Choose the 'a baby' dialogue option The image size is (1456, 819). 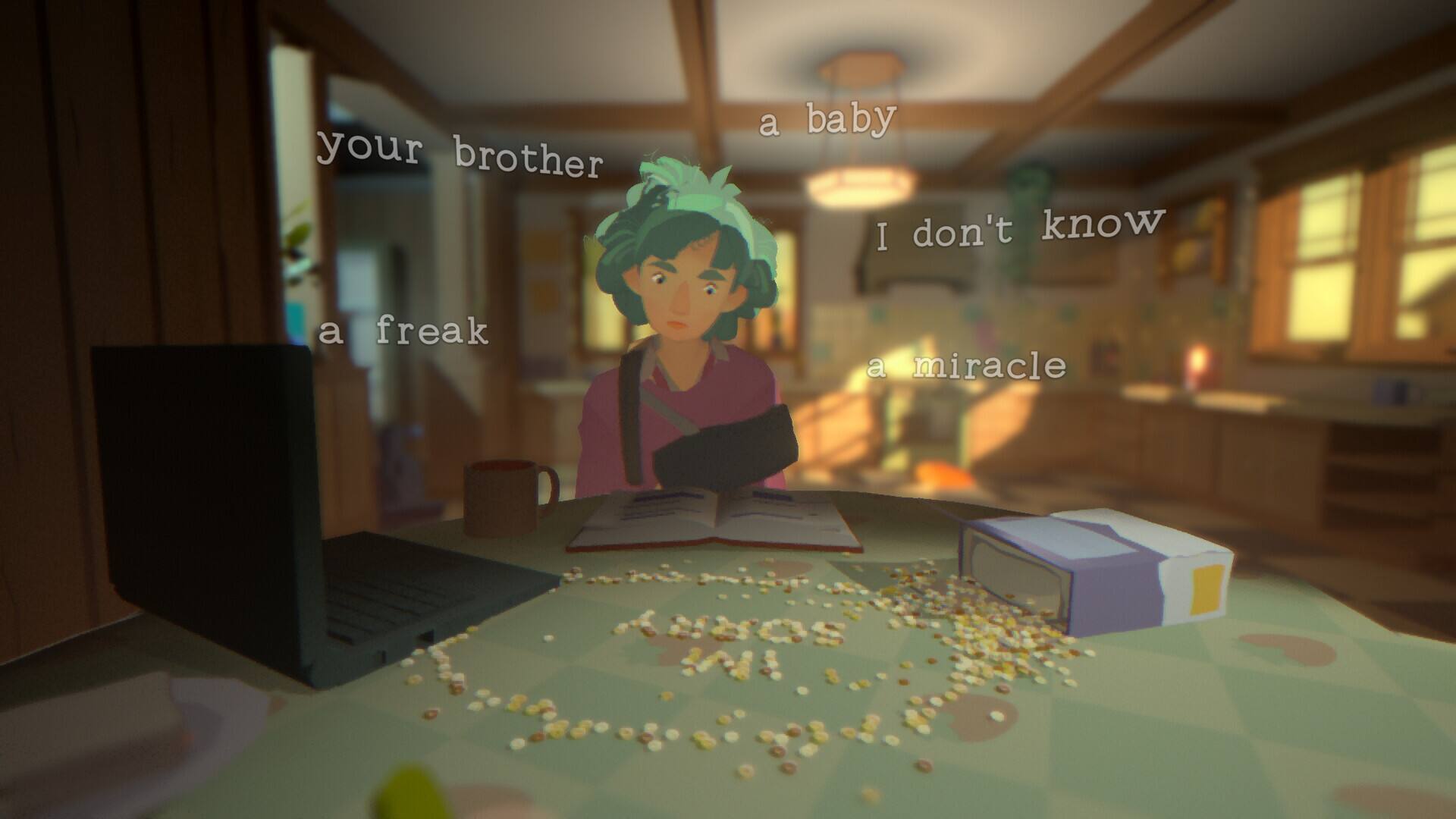click(829, 118)
